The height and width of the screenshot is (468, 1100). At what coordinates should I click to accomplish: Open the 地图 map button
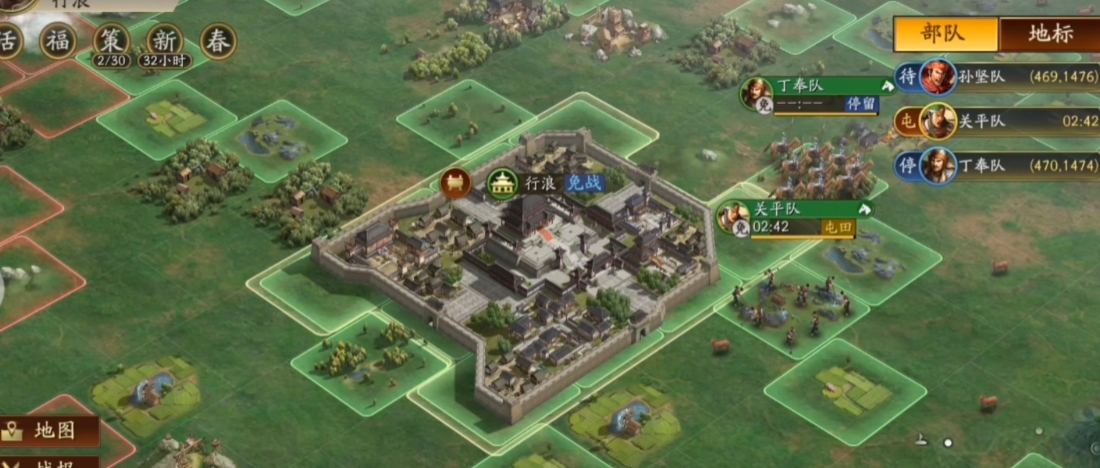click(x=52, y=431)
